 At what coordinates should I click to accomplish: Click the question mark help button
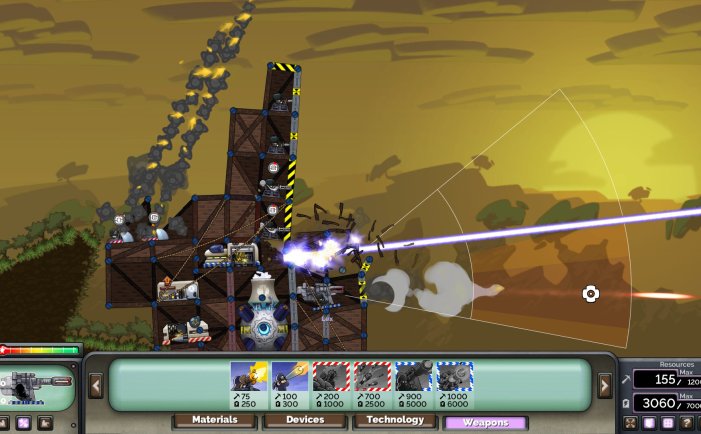tap(688, 423)
